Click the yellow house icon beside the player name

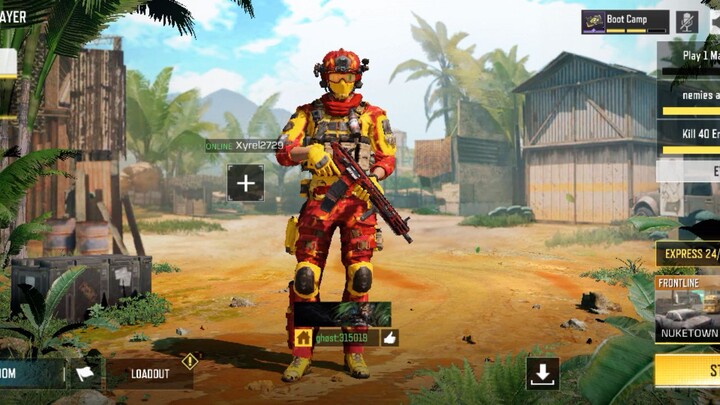[x=303, y=338]
